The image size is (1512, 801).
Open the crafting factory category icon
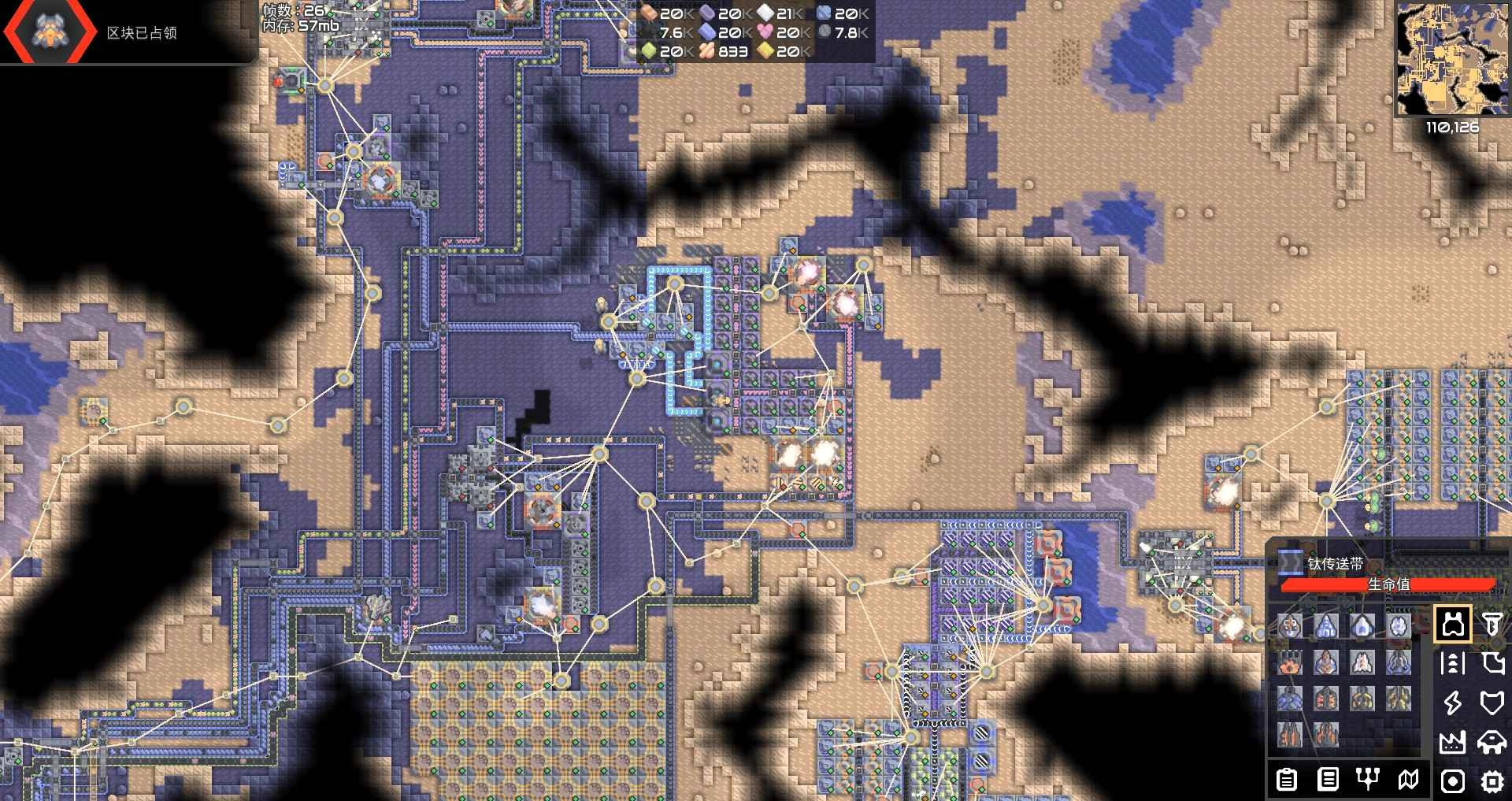click(x=1451, y=742)
